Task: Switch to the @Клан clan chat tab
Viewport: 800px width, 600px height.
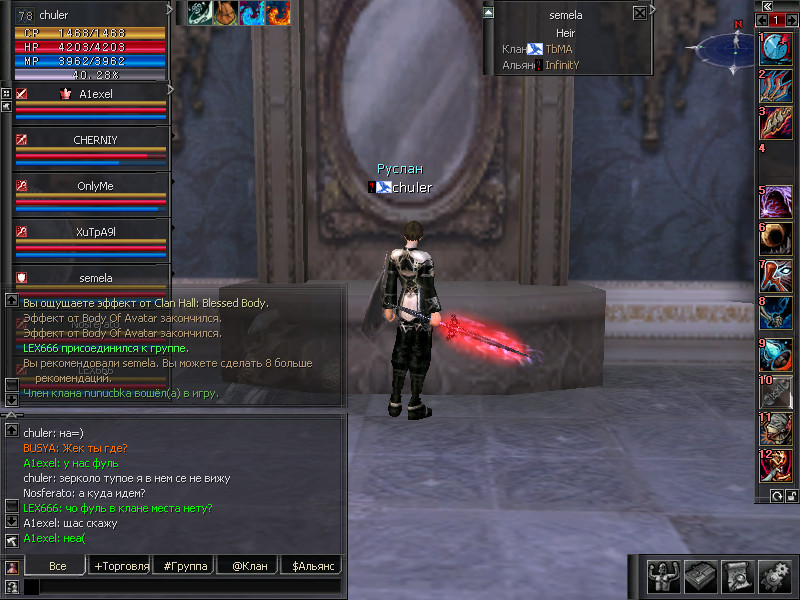Action: 249,566
